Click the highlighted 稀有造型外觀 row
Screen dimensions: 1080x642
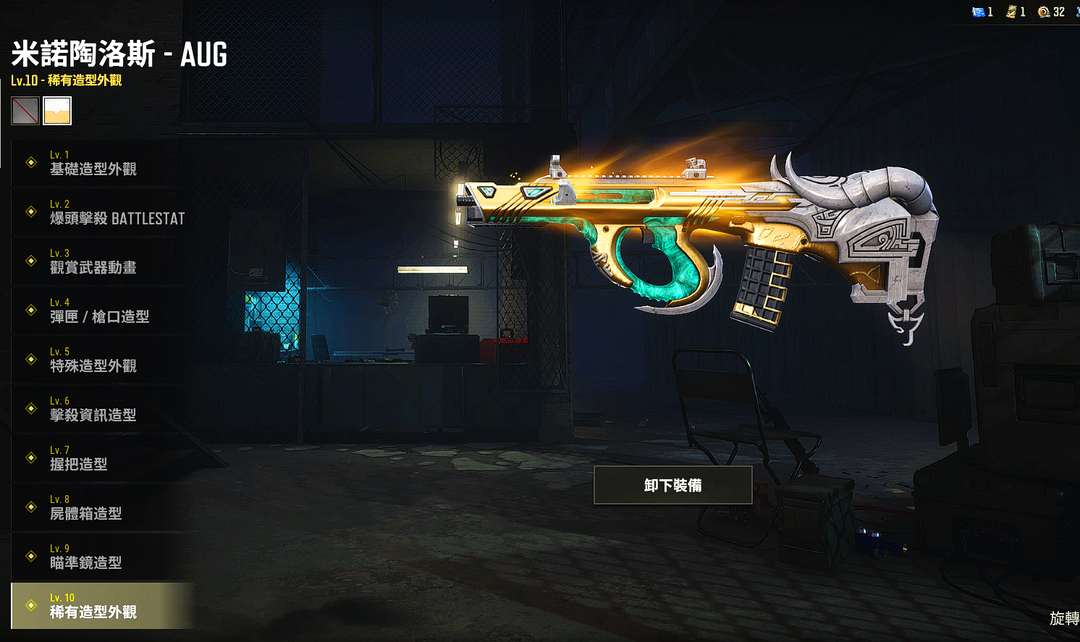click(100, 606)
